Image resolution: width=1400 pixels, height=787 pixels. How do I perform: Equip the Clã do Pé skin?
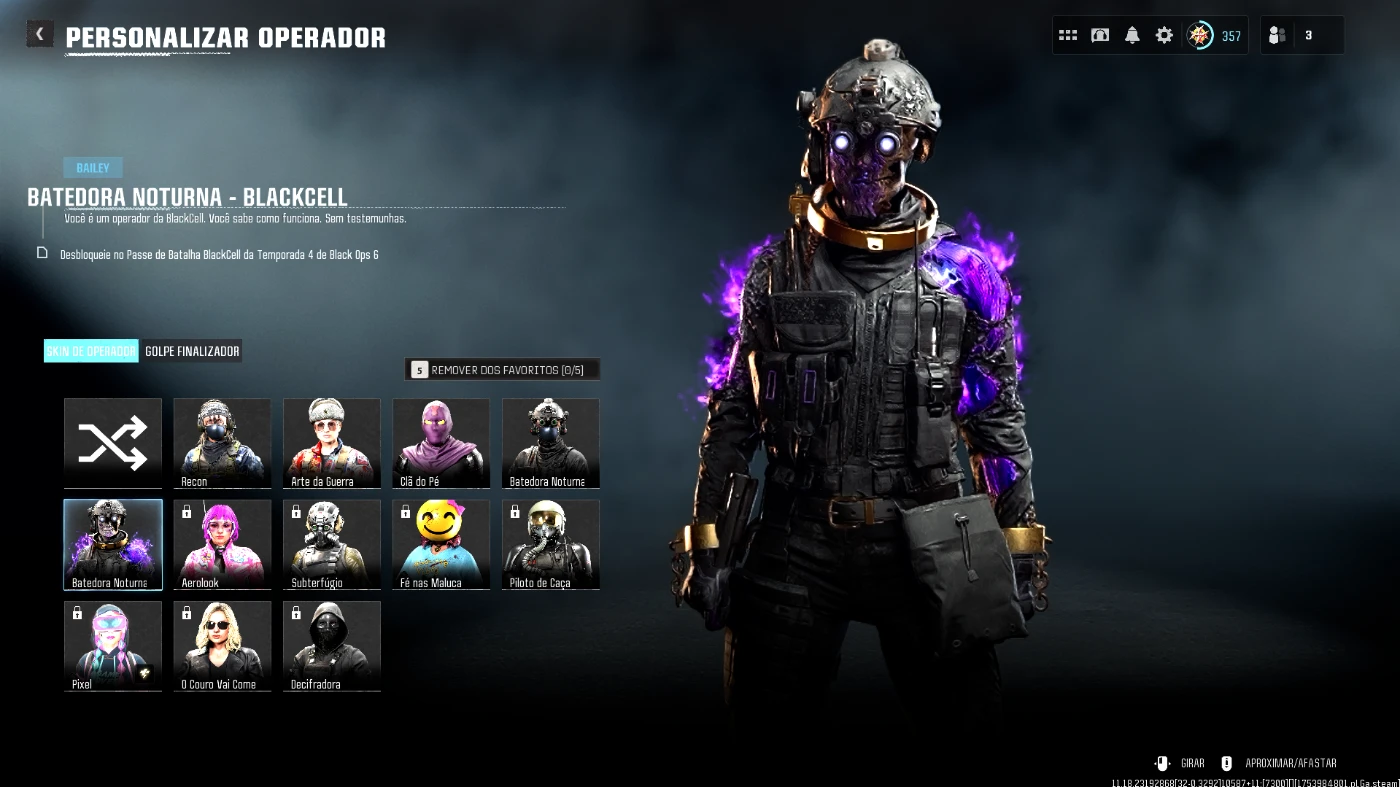click(441, 443)
